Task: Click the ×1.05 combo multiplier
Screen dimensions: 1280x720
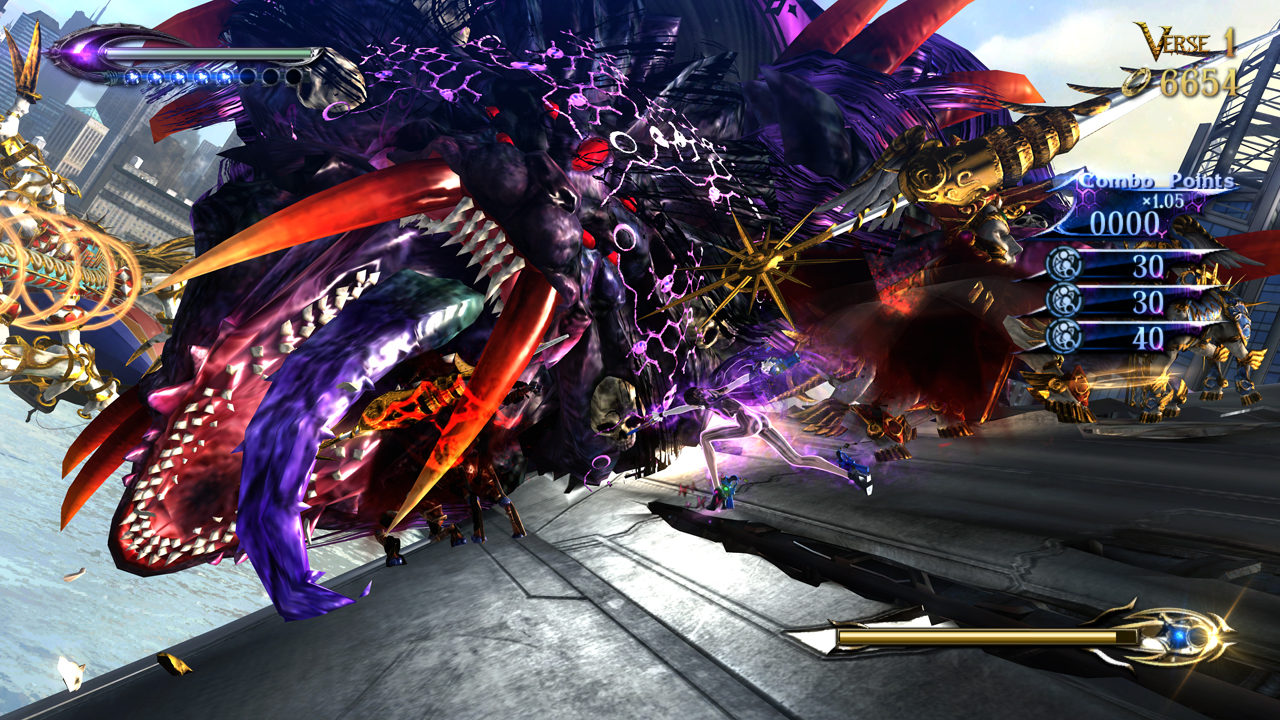Action: [1161, 200]
